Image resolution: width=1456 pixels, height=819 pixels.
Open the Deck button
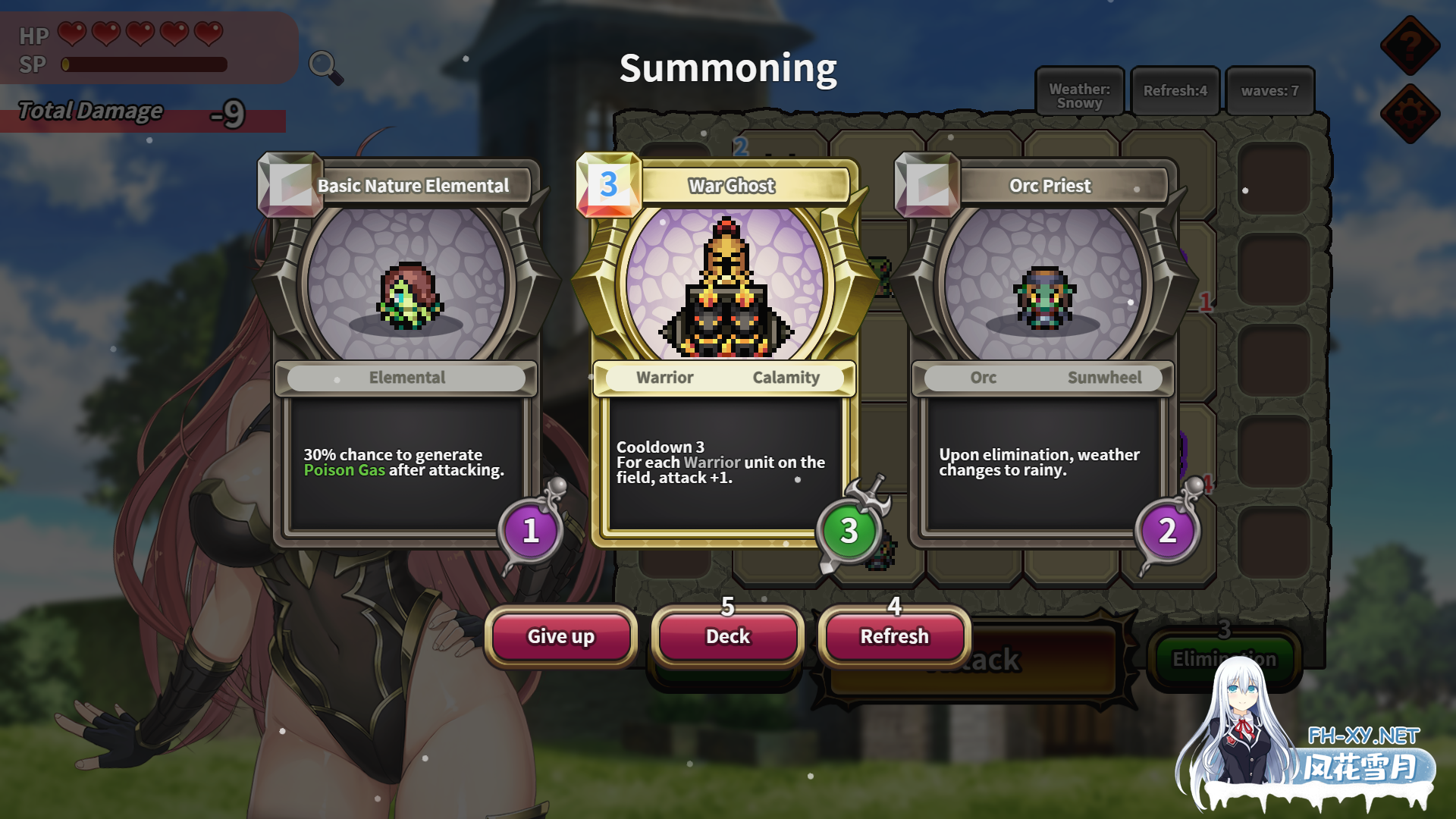pyautogui.click(x=728, y=636)
